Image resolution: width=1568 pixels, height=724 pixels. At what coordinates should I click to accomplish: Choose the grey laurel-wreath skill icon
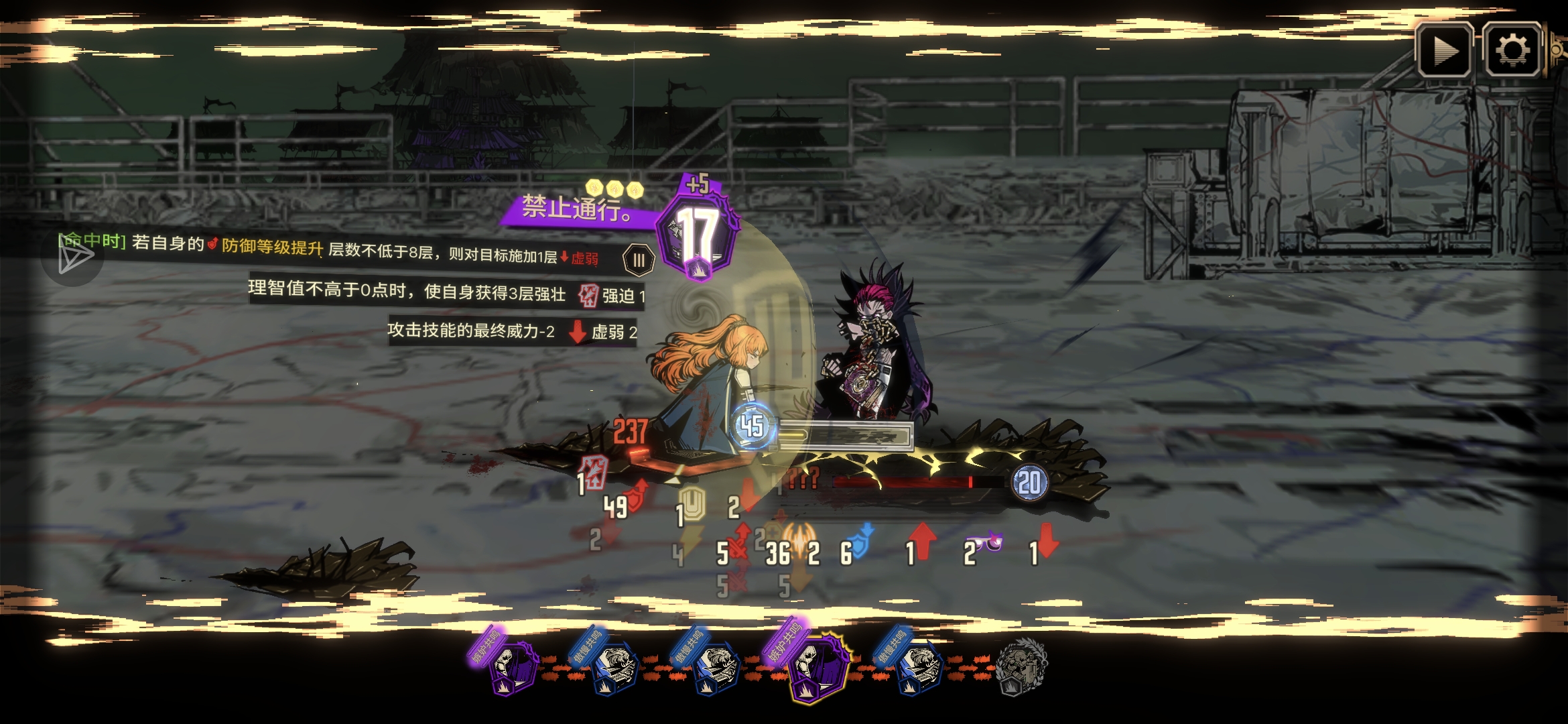[1021, 666]
